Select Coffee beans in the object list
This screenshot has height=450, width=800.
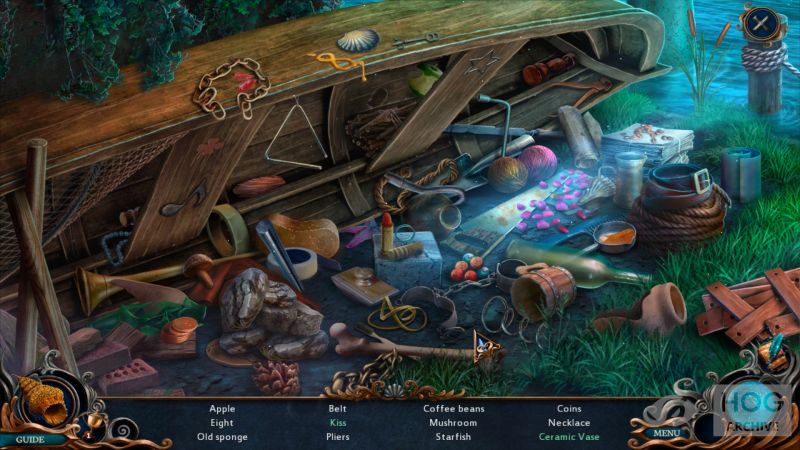pos(453,408)
